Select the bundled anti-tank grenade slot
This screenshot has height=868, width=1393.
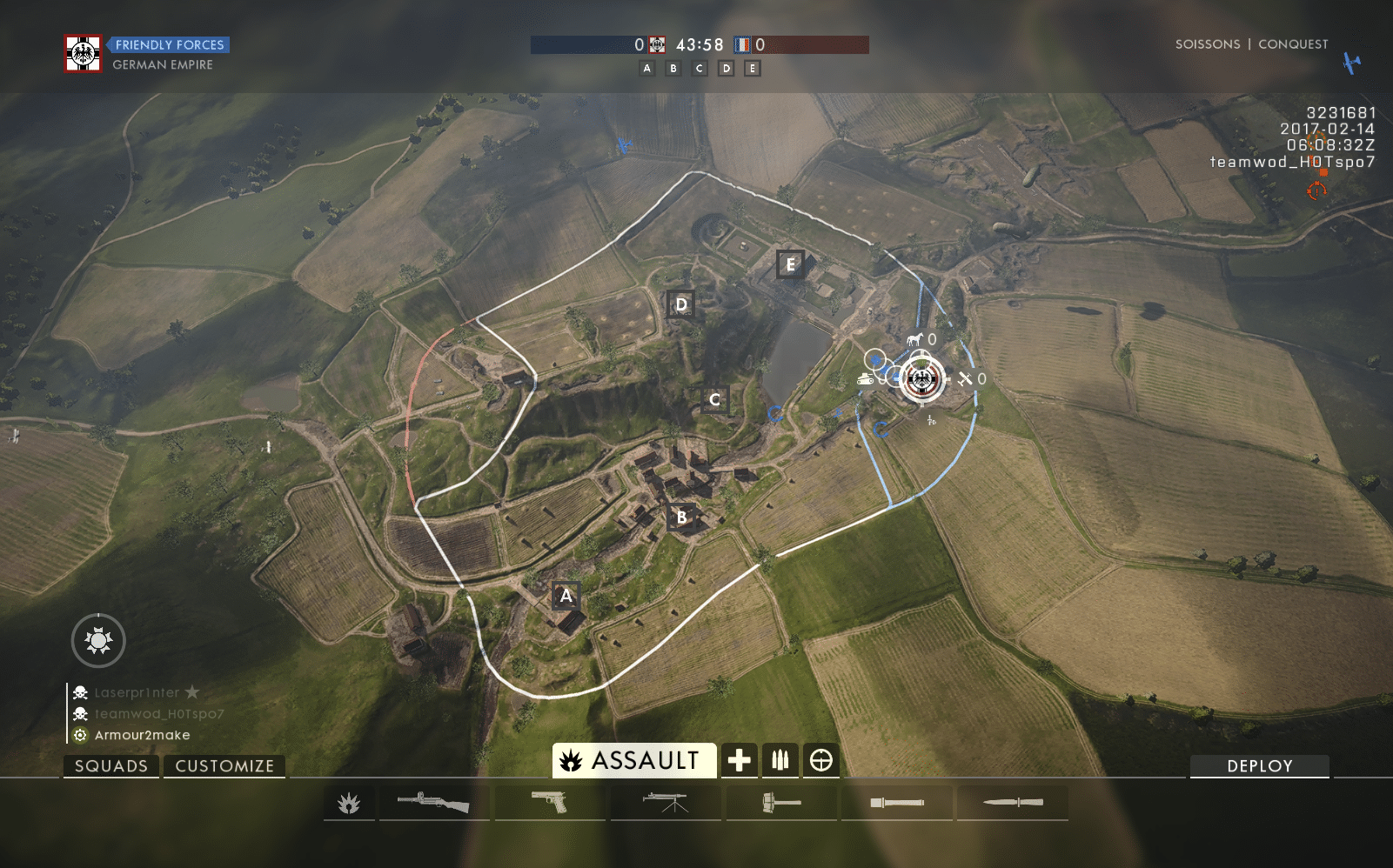point(780,803)
